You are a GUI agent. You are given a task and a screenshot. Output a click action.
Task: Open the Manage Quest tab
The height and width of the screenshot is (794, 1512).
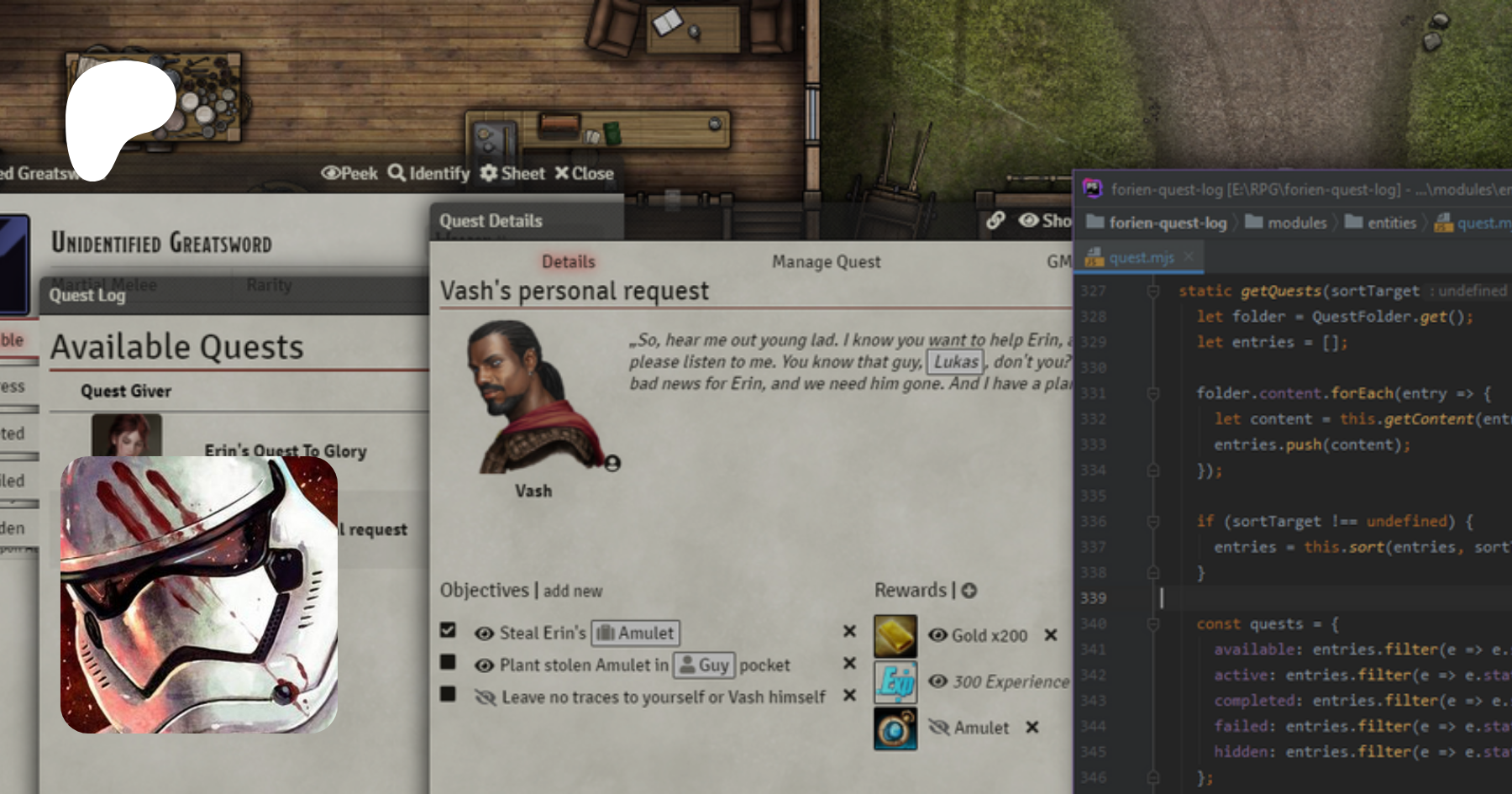(x=826, y=262)
